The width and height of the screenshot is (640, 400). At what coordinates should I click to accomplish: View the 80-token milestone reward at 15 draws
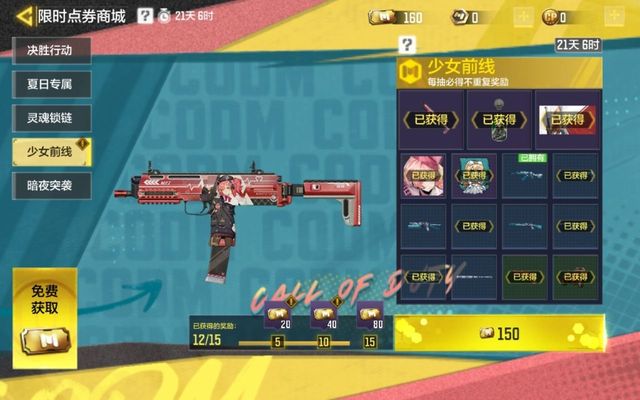pos(369,317)
